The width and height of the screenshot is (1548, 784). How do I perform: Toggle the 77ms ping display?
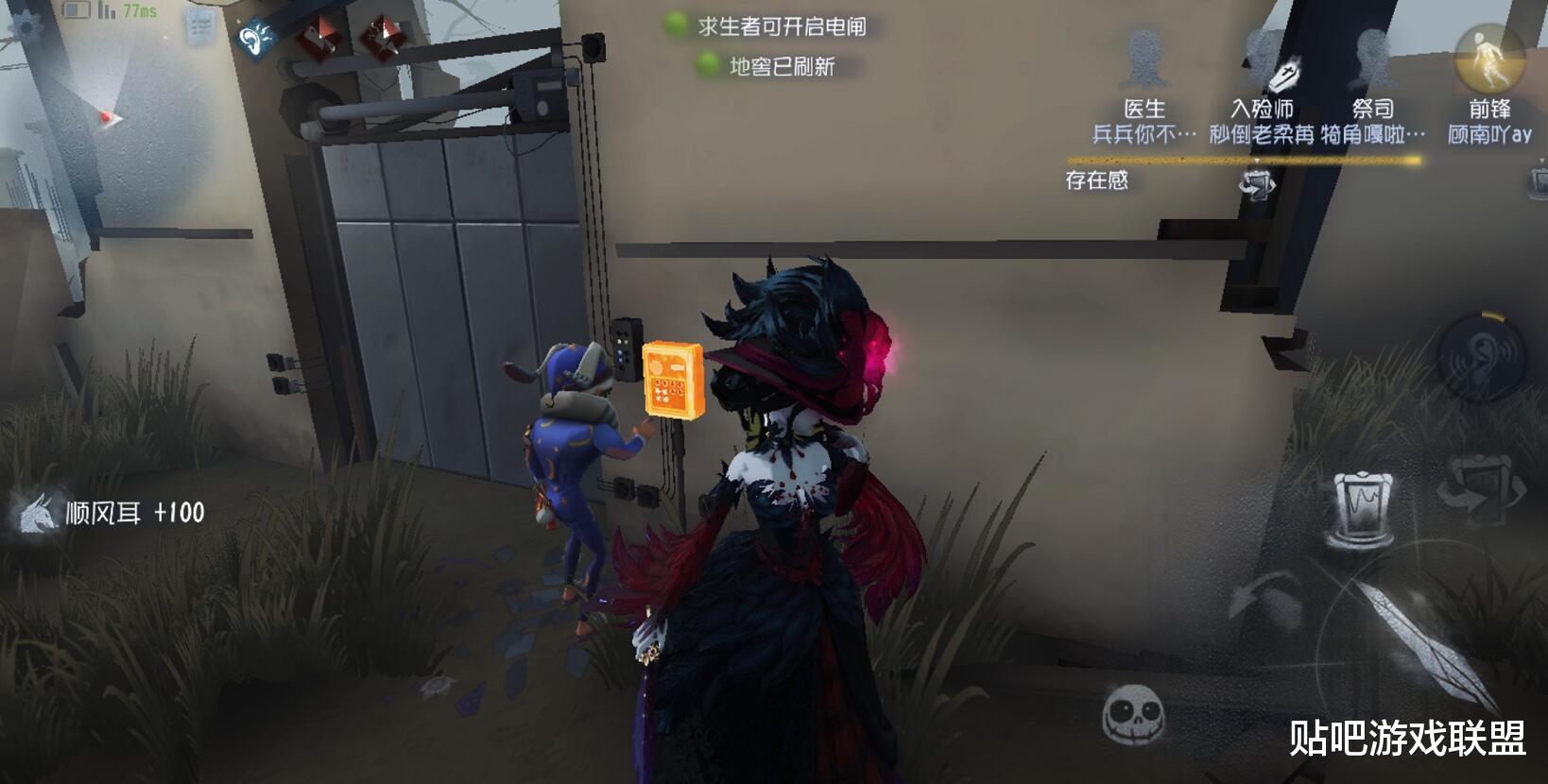140,12
